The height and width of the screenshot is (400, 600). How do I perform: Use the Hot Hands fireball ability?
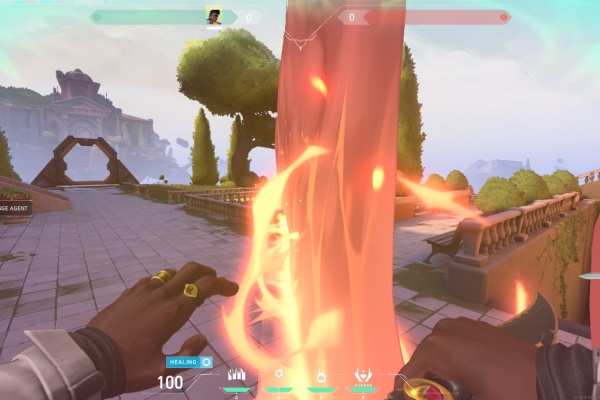tap(321, 376)
